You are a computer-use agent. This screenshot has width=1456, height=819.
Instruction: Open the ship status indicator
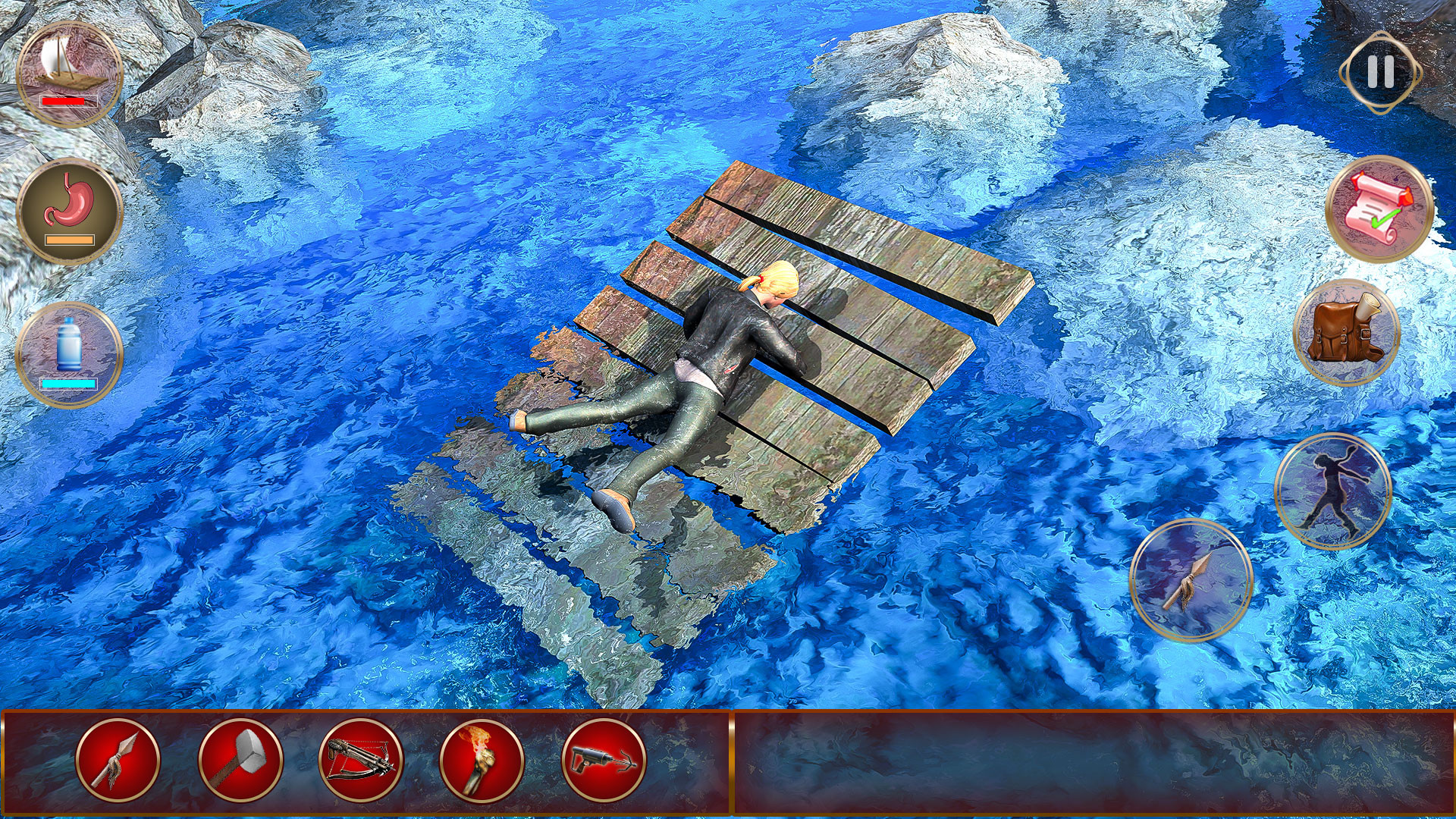tap(70, 68)
